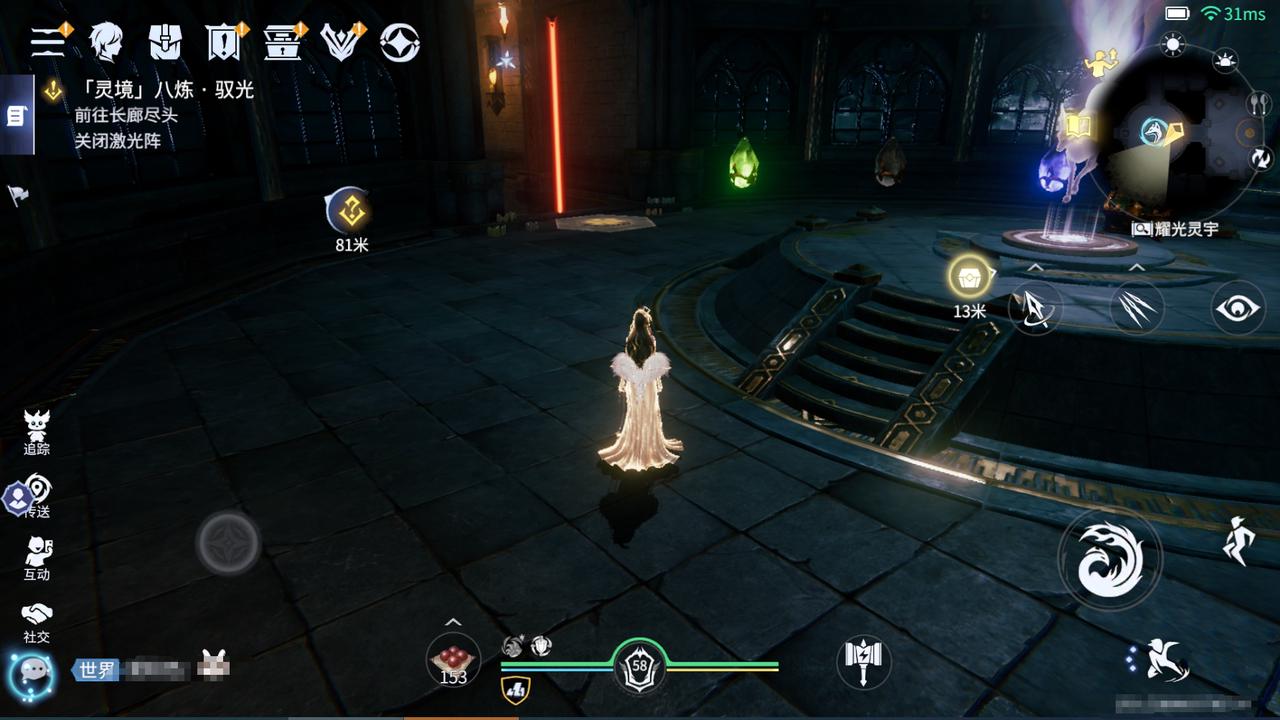Open the character profile head icon

(x=106, y=42)
